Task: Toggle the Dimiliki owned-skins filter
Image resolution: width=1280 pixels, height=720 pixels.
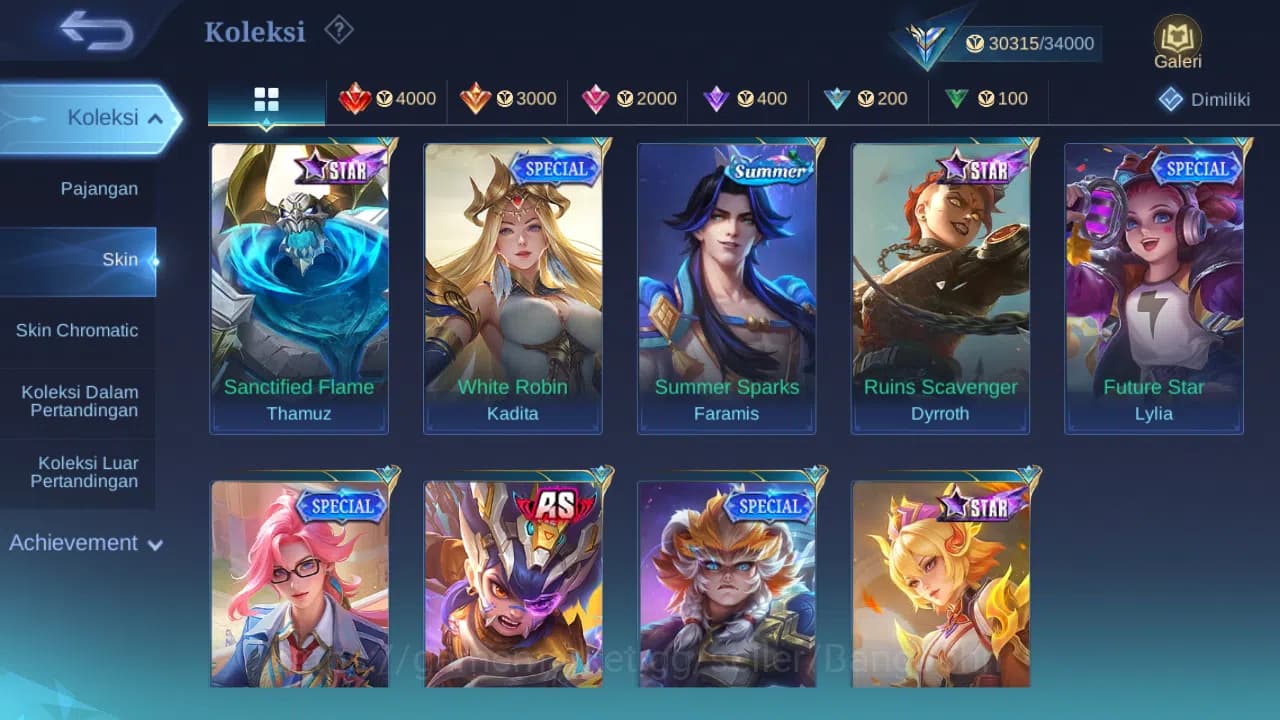Action: tap(1205, 99)
